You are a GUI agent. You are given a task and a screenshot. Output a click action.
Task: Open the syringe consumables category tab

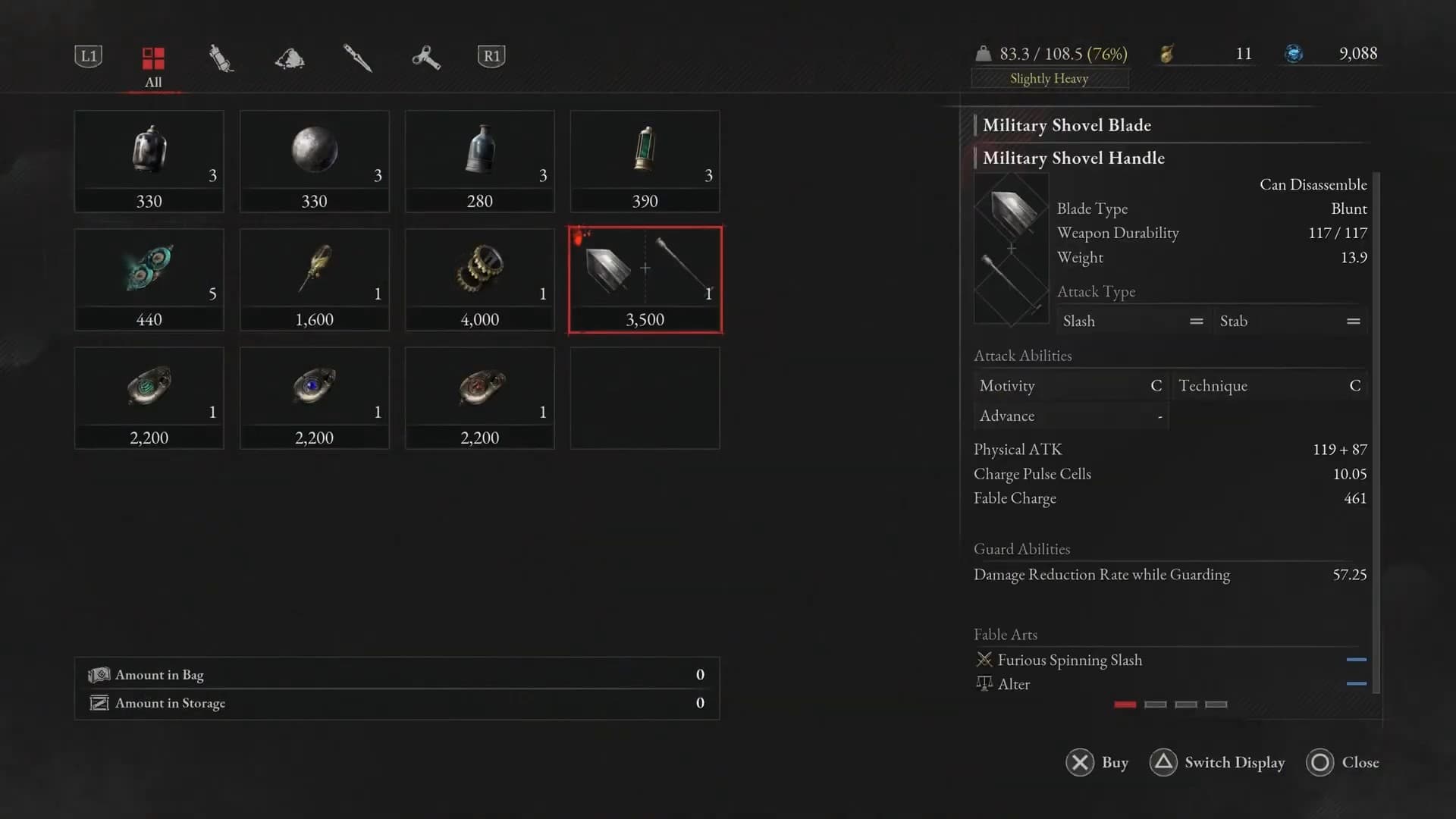221,58
